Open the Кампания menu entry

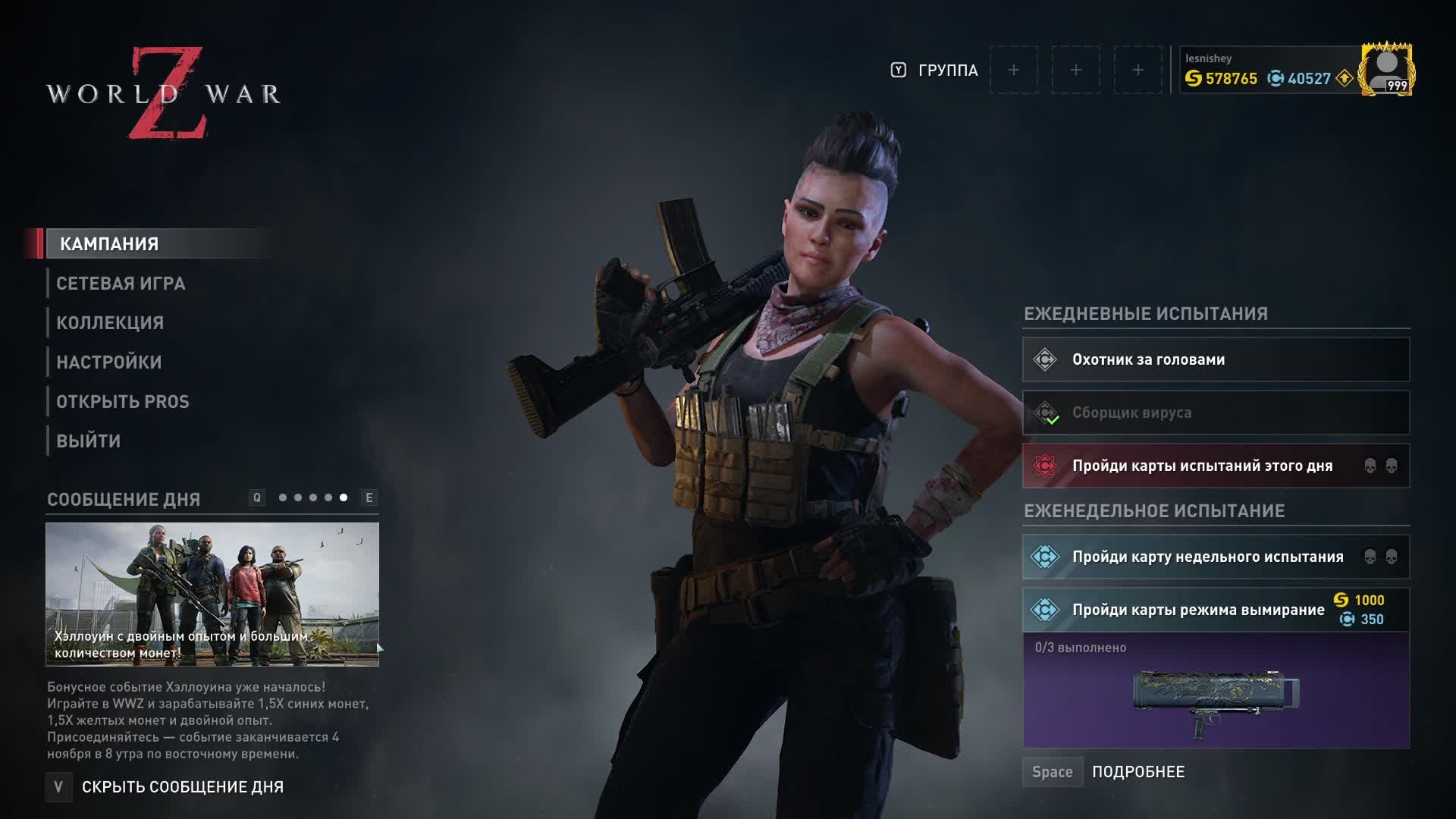coord(109,243)
